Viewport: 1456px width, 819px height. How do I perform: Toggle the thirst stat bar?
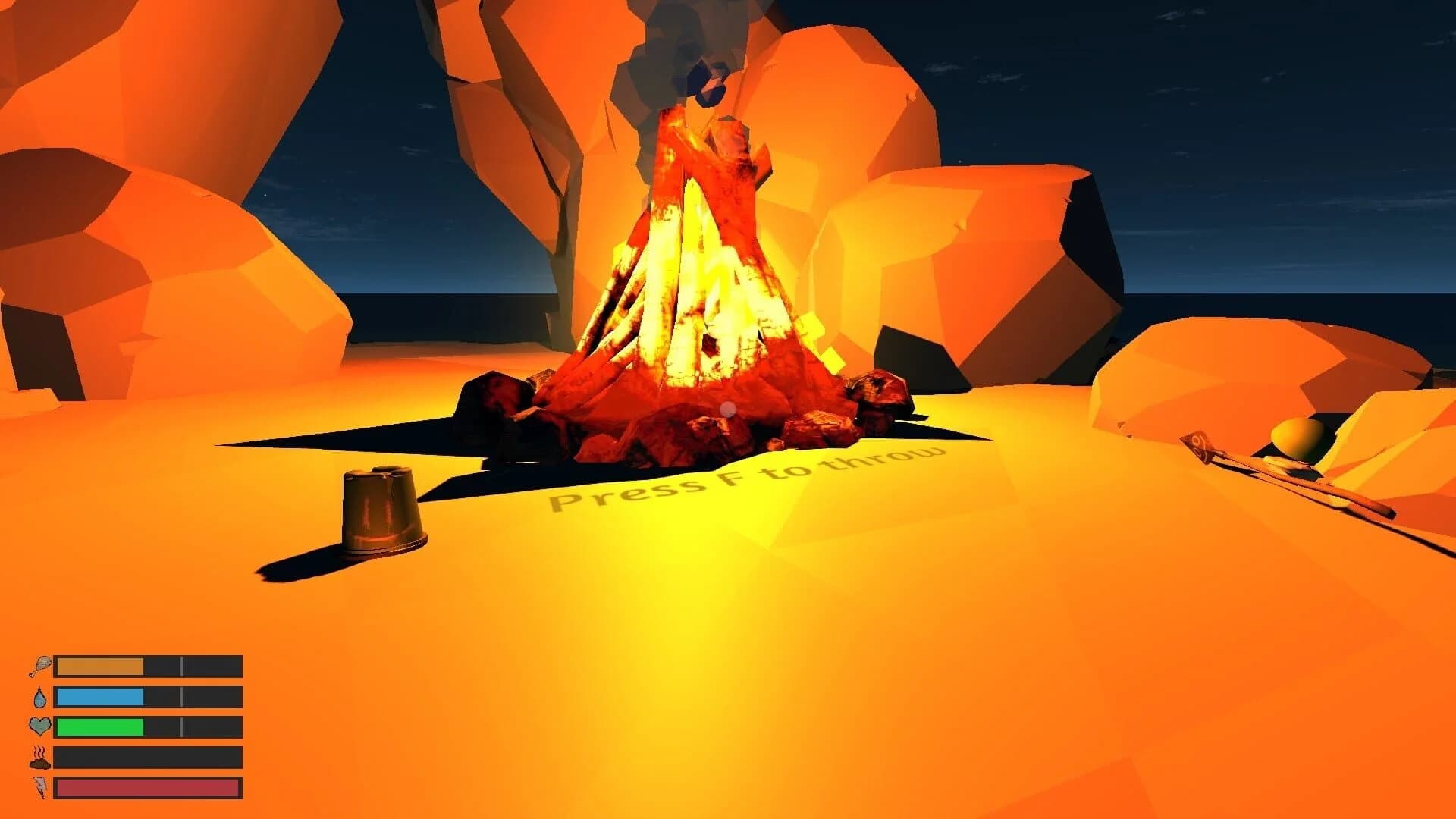[x=148, y=695]
